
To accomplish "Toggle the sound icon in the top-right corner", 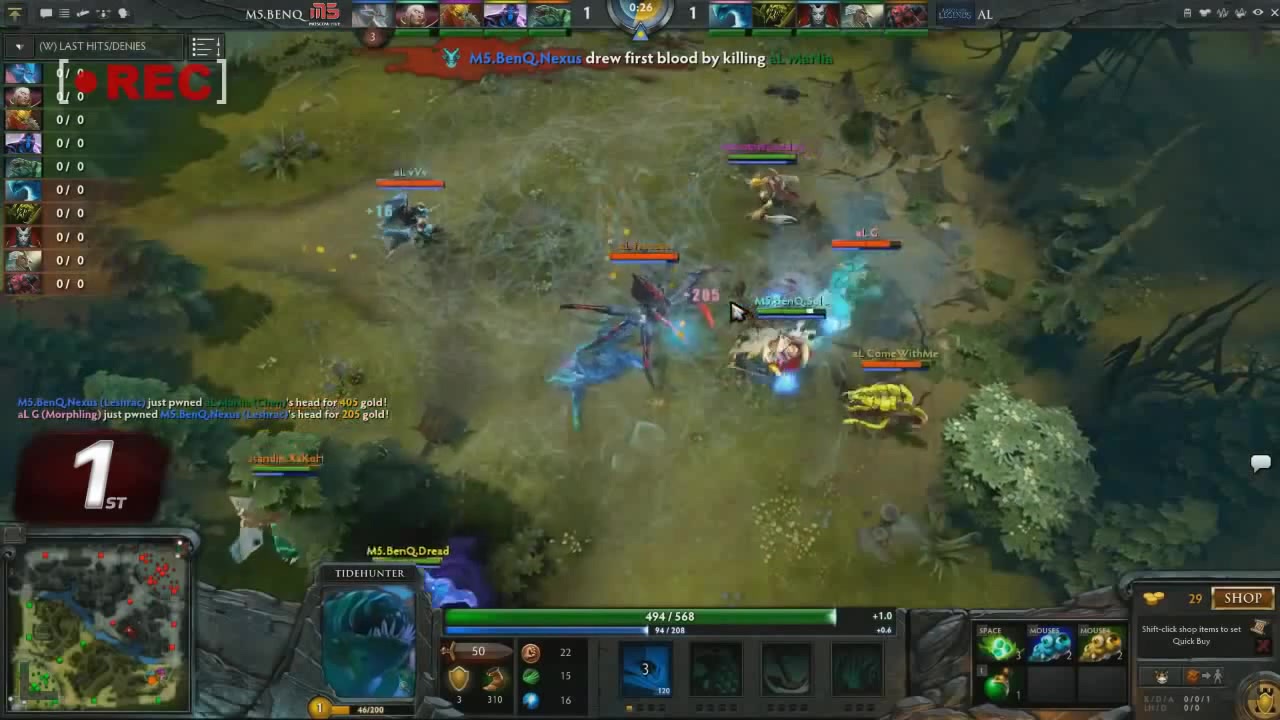I will click(1222, 12).
